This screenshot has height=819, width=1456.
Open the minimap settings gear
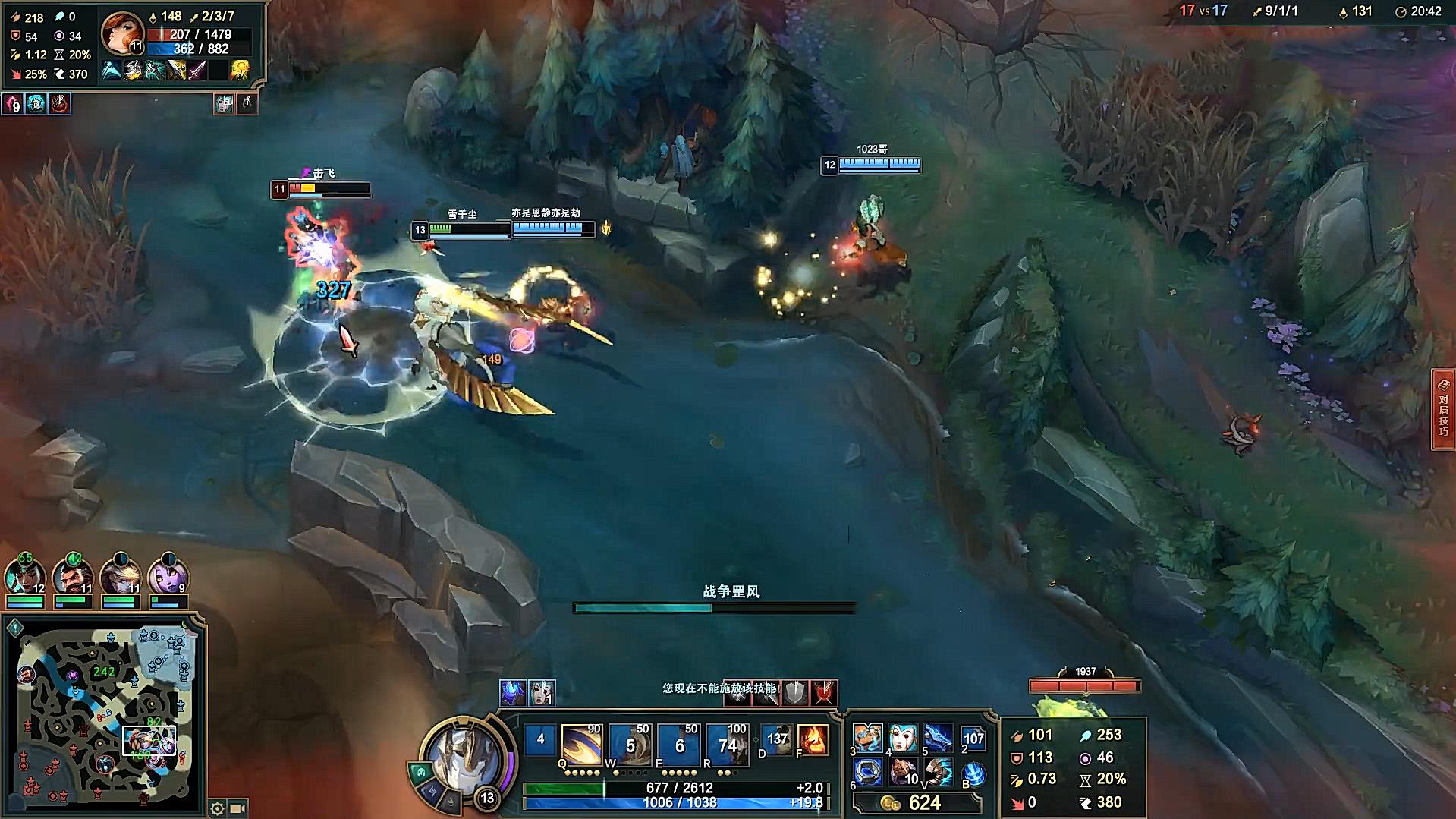[x=217, y=808]
